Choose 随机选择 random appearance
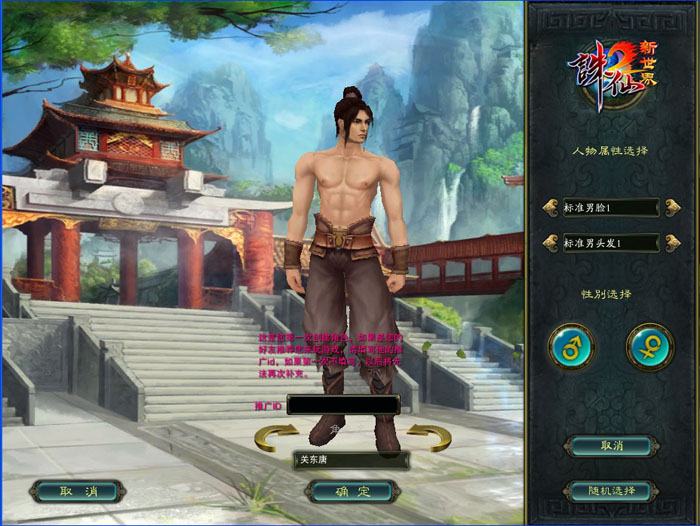The height and width of the screenshot is (526, 700). click(x=610, y=491)
